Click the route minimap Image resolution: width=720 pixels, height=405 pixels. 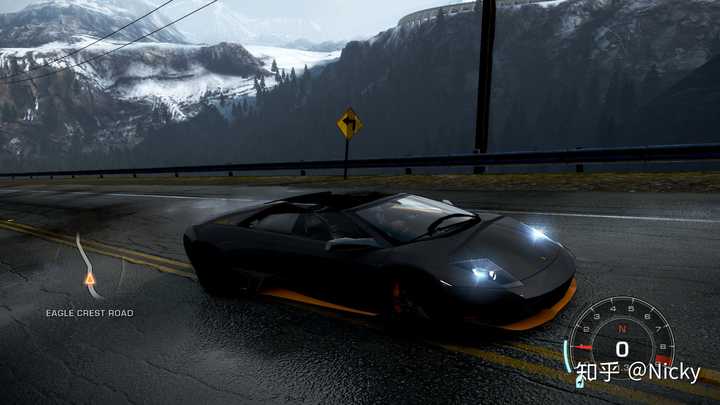click(88, 266)
